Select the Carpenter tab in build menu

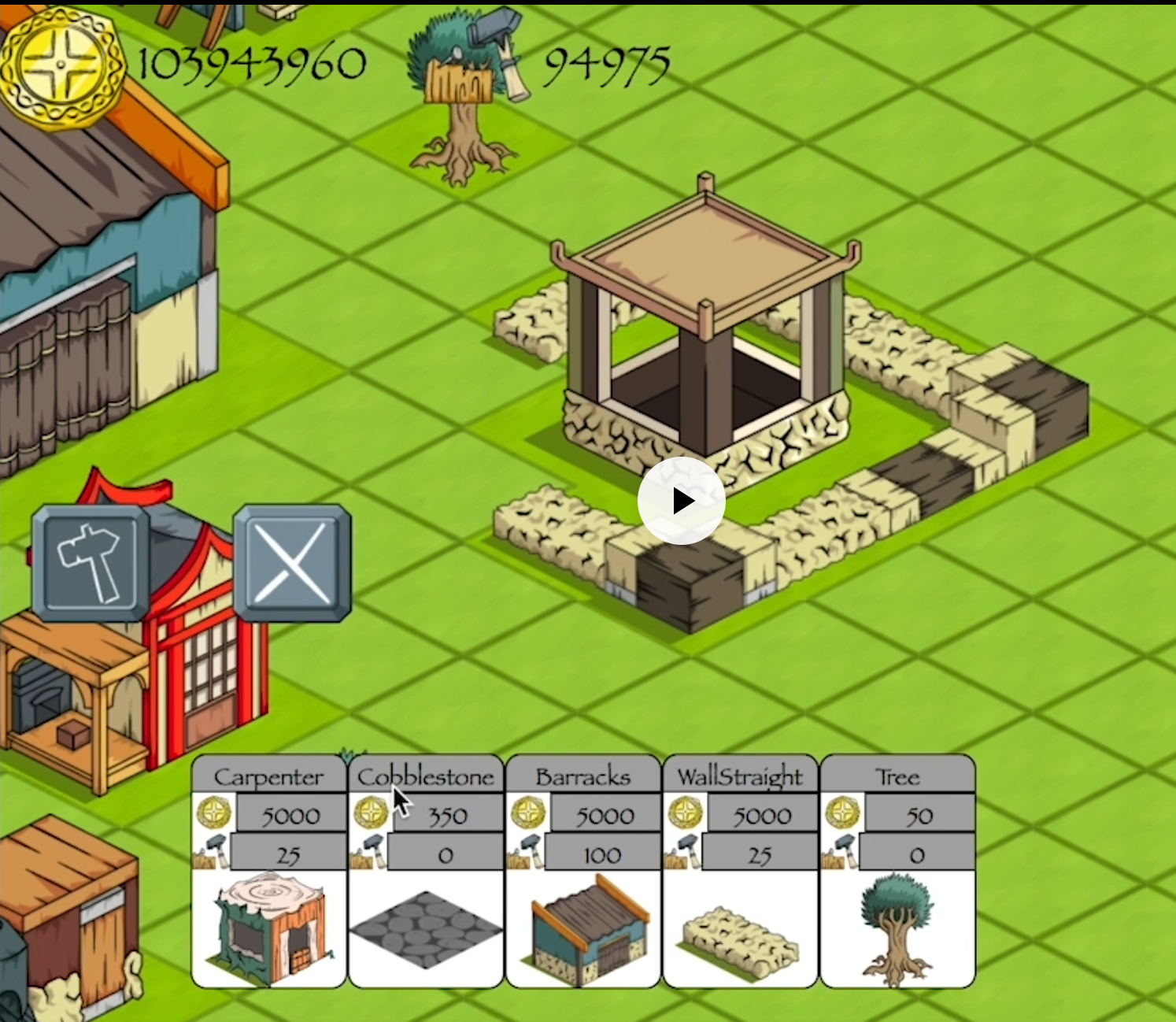tap(268, 776)
